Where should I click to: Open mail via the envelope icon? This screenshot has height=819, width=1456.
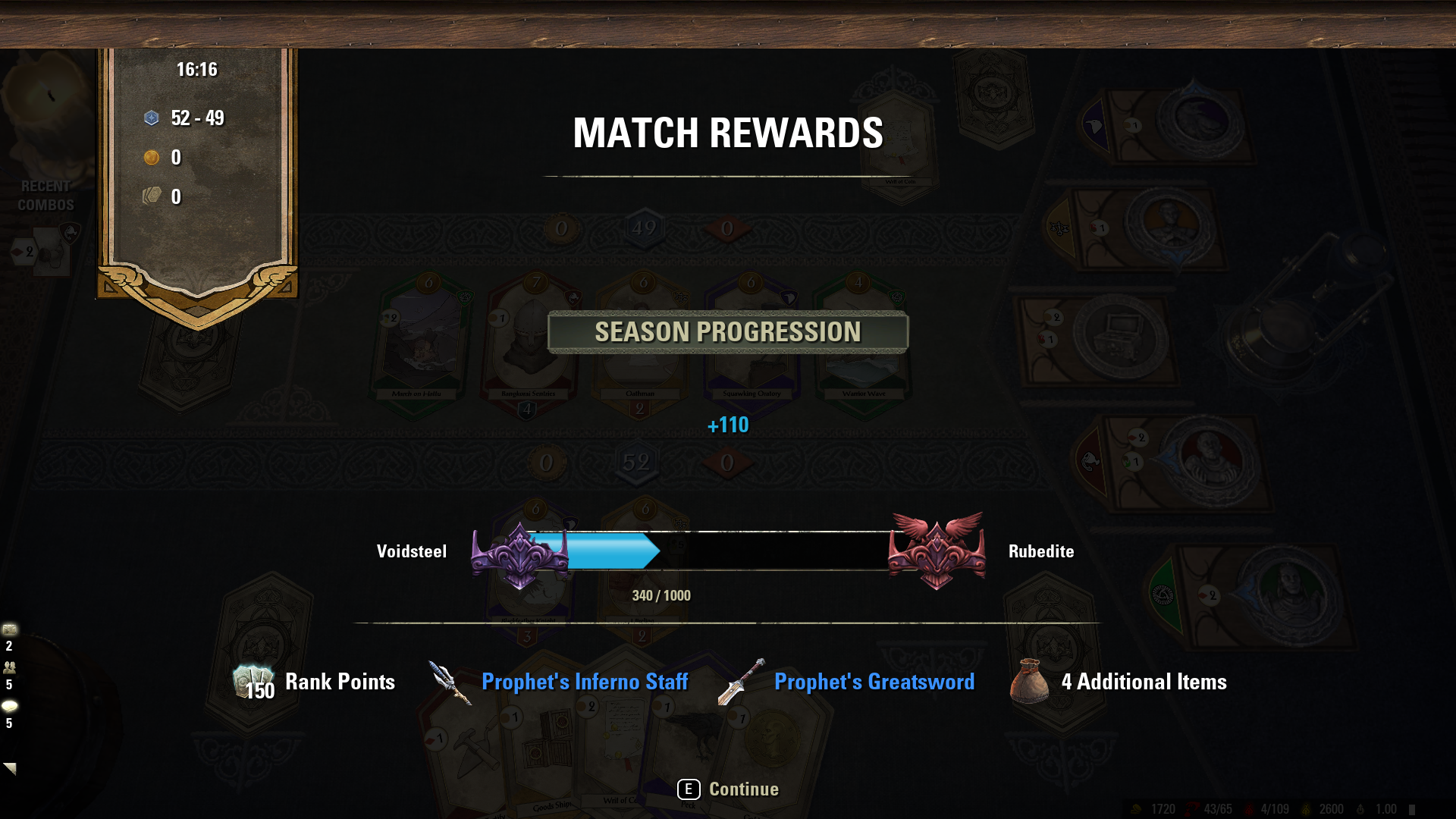click(x=8, y=628)
